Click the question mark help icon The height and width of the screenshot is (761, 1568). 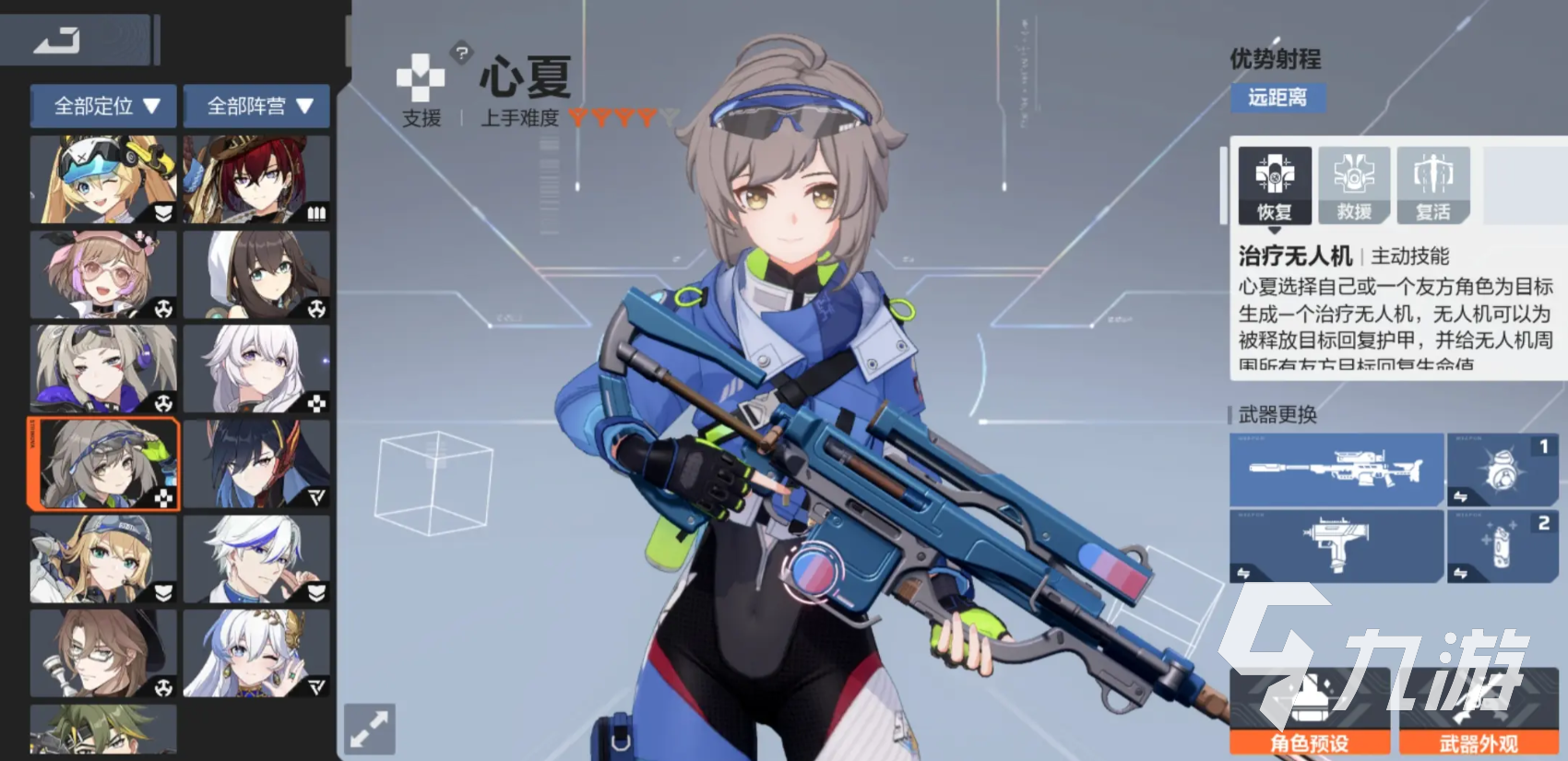coord(462,54)
